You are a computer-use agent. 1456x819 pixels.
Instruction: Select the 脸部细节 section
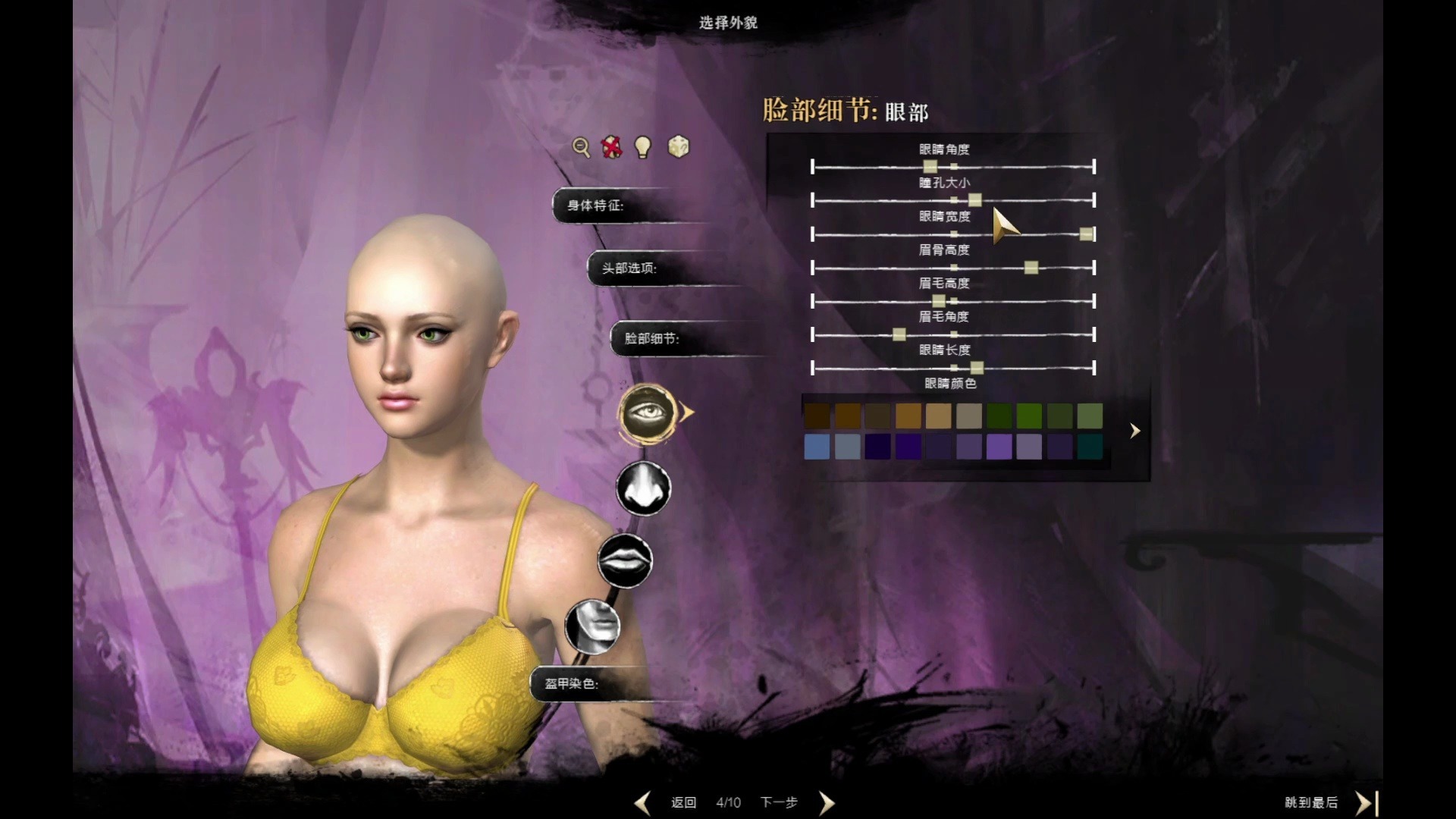[652, 338]
